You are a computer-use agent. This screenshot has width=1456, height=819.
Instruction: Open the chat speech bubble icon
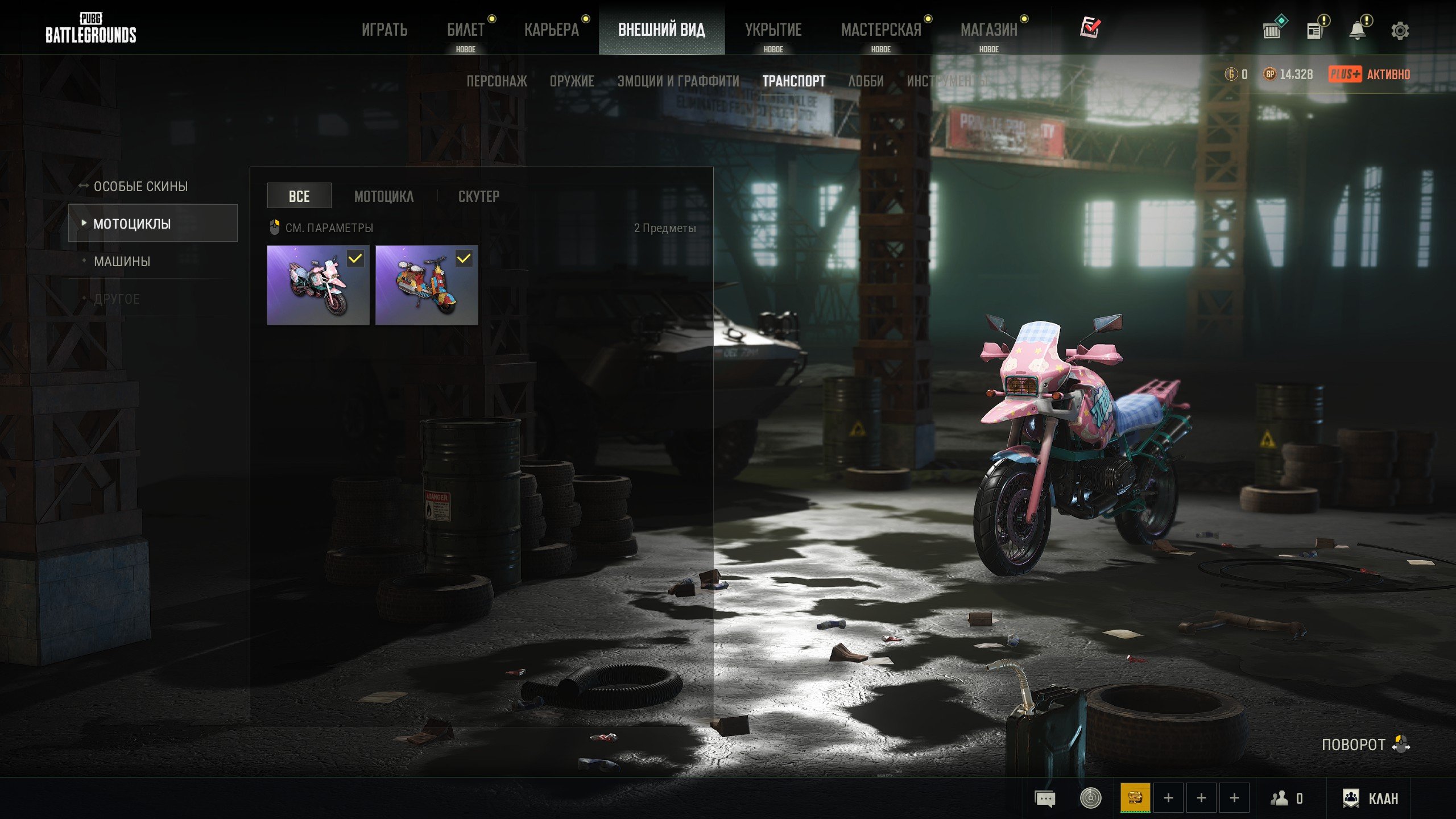click(1045, 799)
